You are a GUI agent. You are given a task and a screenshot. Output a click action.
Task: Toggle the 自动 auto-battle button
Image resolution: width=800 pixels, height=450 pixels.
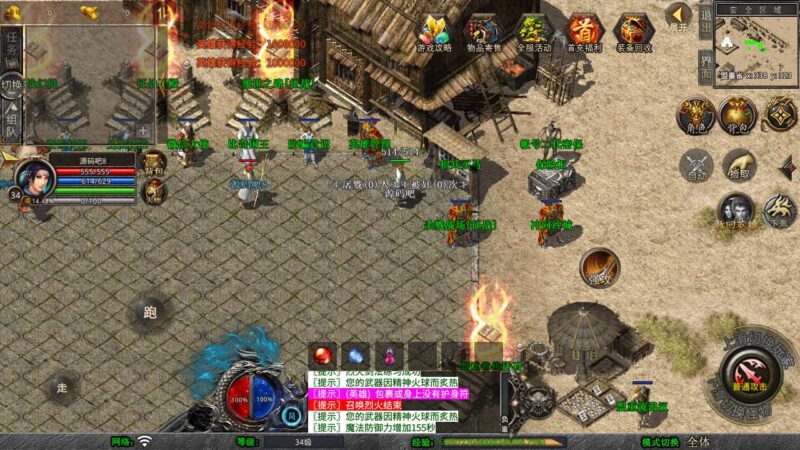point(696,166)
